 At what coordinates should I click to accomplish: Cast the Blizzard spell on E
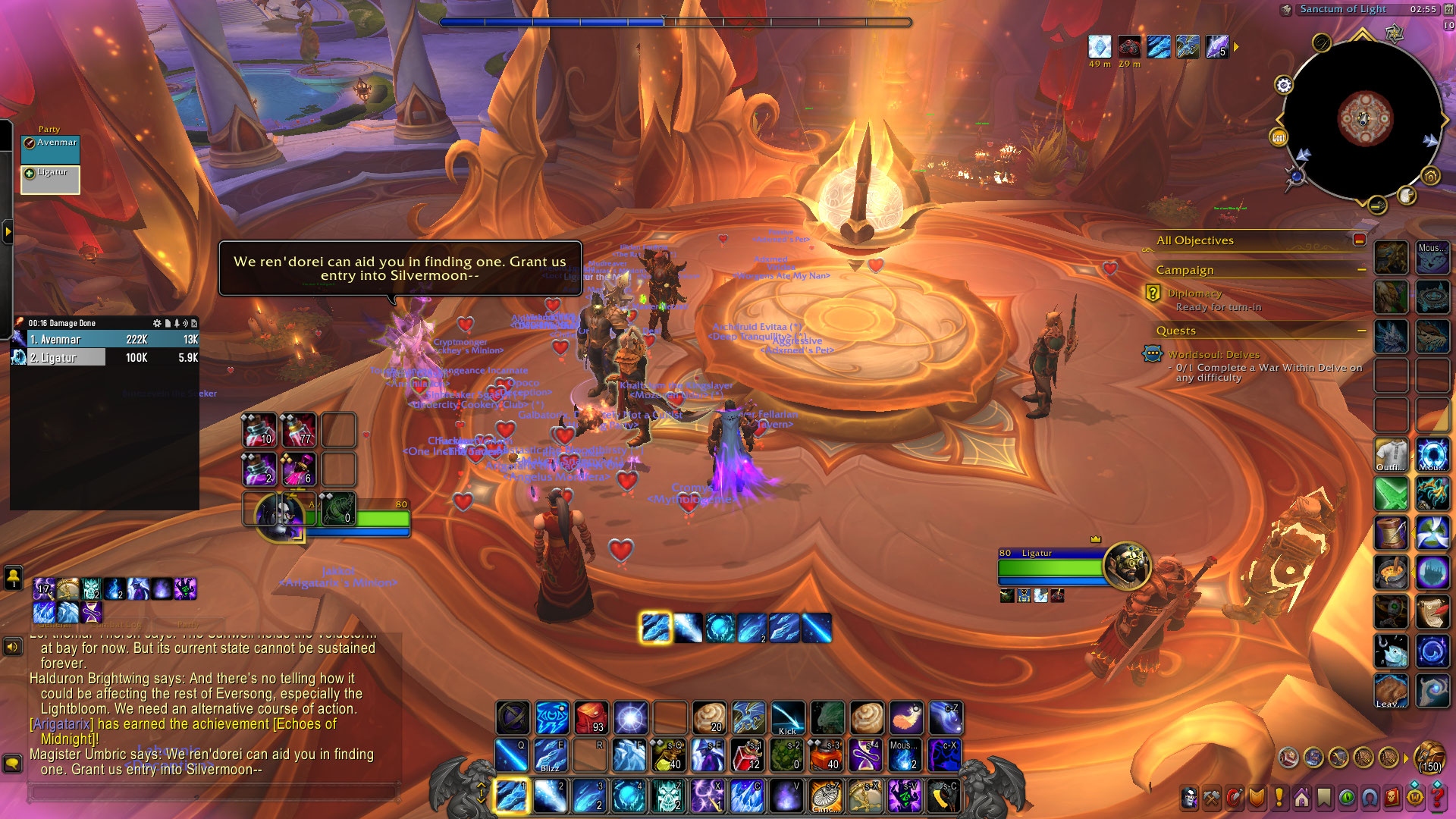pos(551,755)
